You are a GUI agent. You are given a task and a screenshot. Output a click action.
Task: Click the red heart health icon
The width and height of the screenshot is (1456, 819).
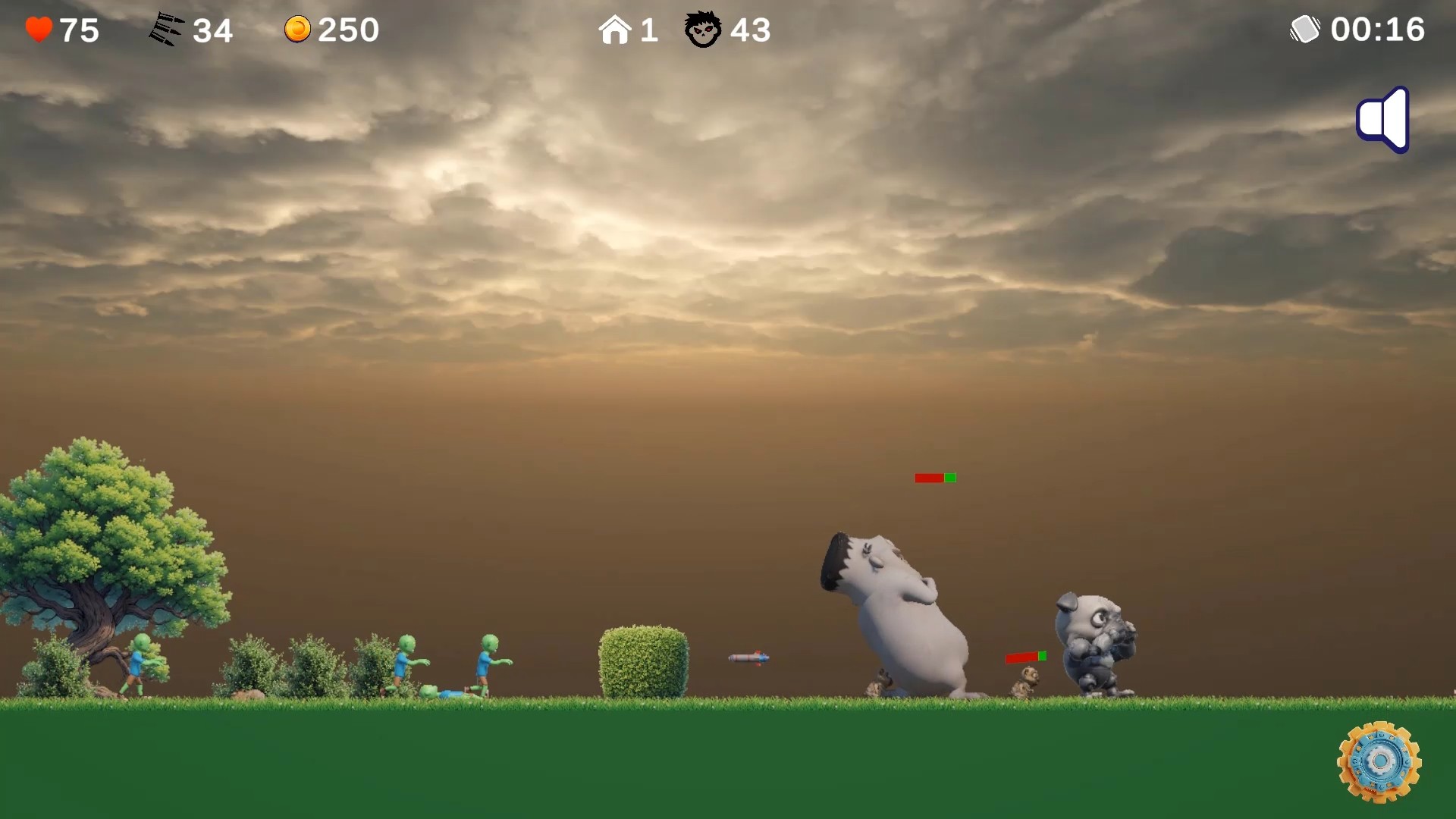click(x=39, y=29)
